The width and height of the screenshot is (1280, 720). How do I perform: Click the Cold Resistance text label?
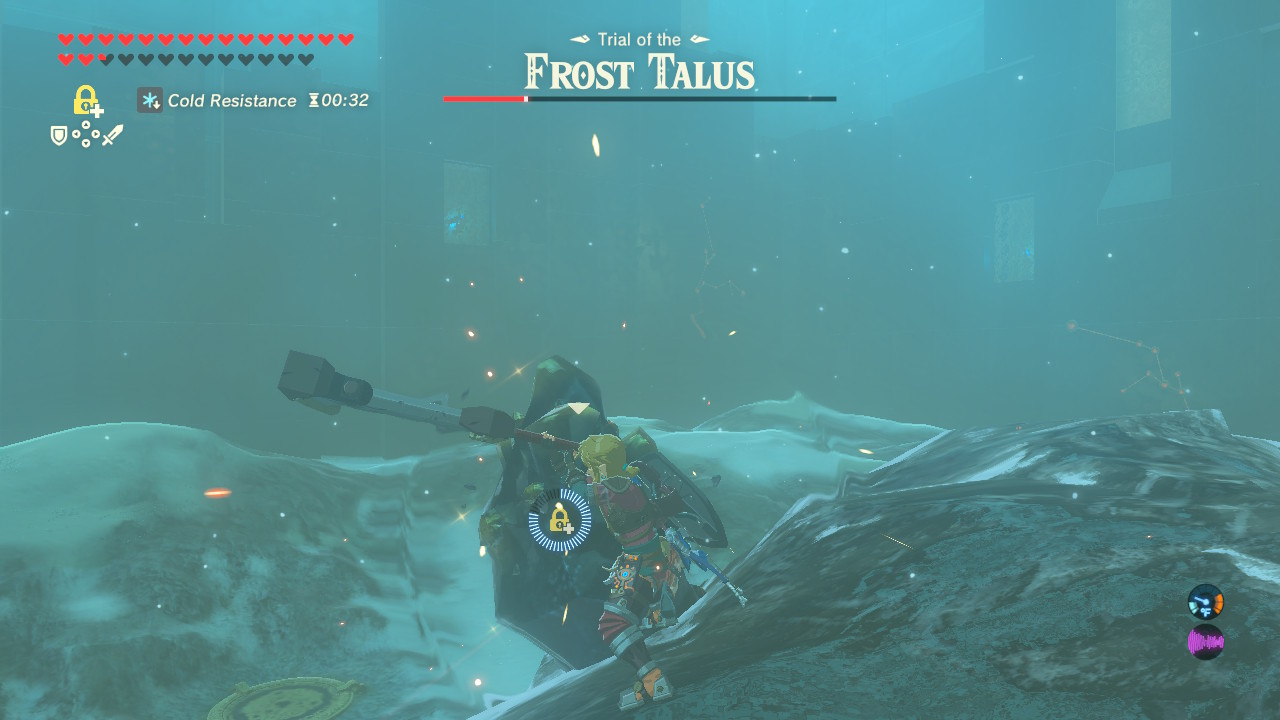[x=232, y=100]
